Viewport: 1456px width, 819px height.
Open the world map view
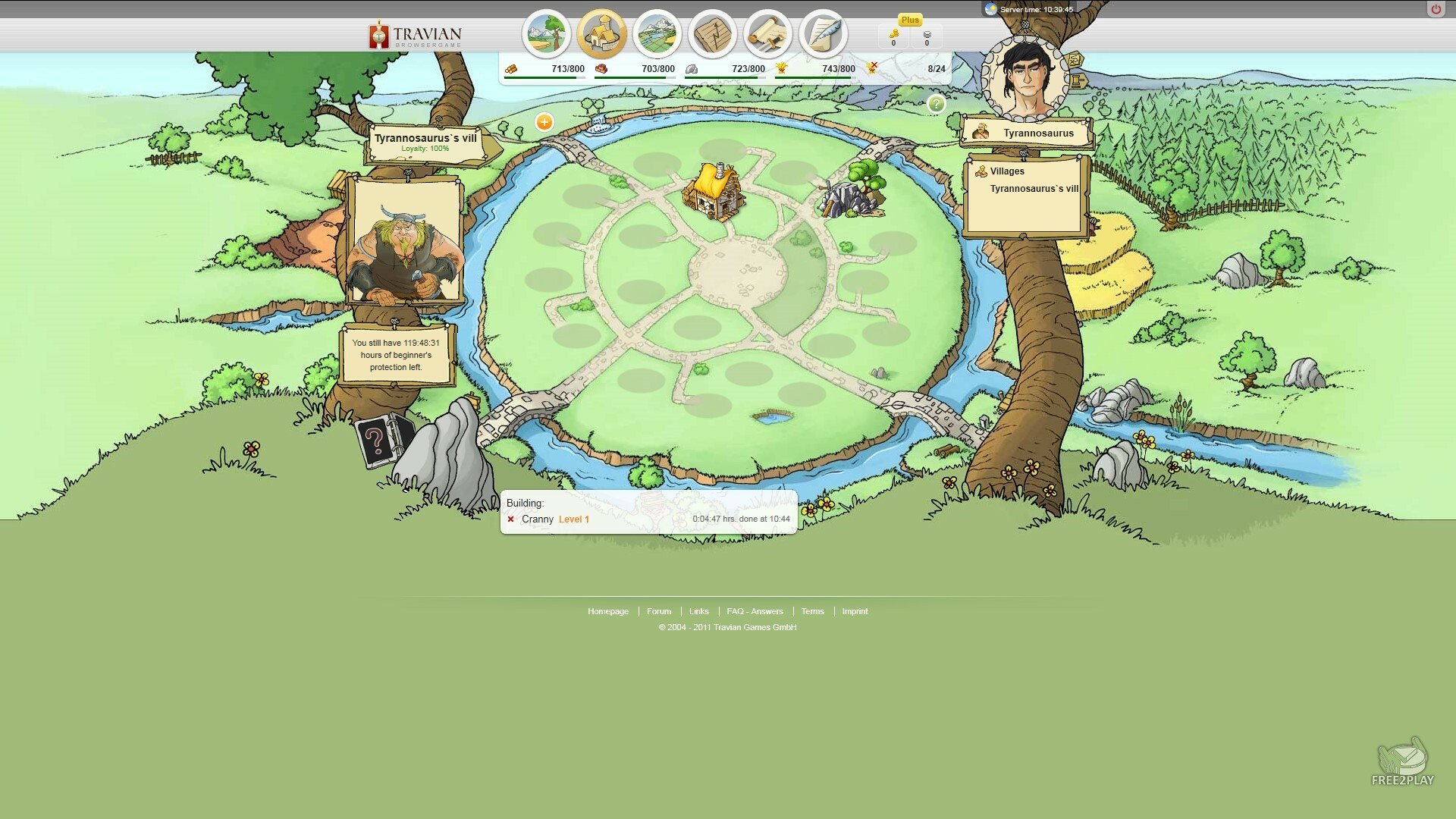(657, 34)
